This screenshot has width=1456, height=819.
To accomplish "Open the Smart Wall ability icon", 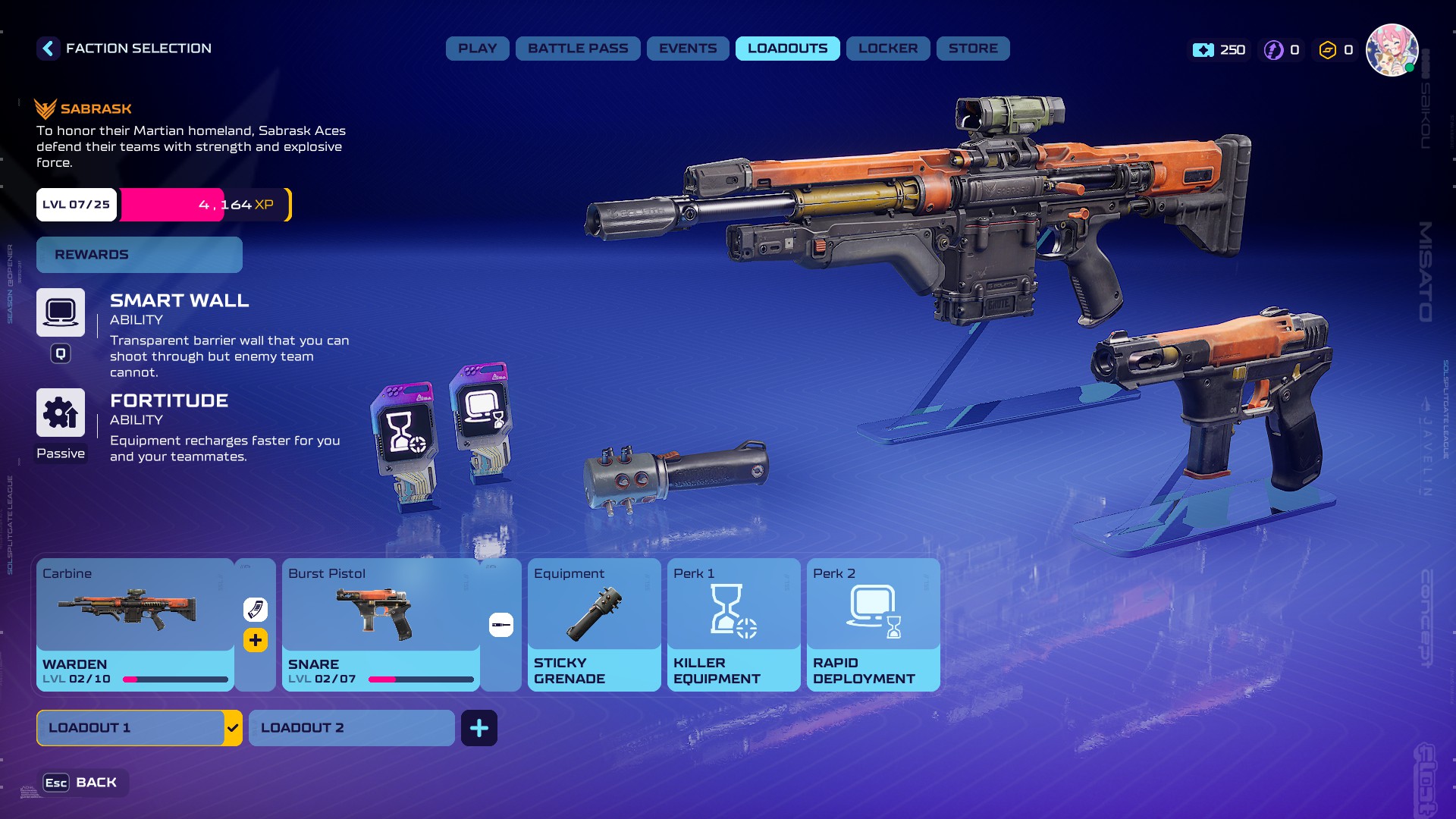I will [61, 312].
